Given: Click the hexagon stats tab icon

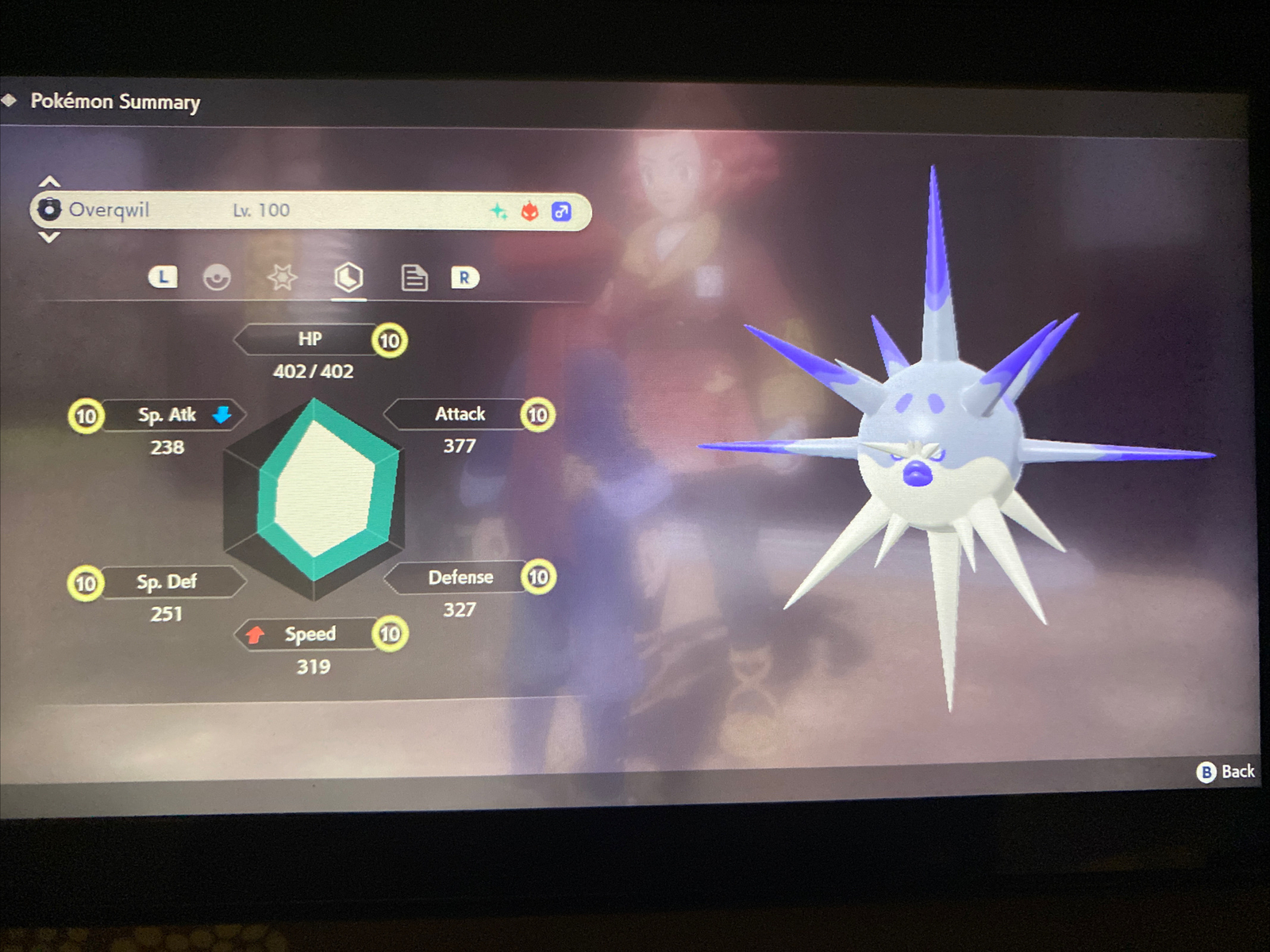Looking at the screenshot, I should pyautogui.click(x=349, y=278).
